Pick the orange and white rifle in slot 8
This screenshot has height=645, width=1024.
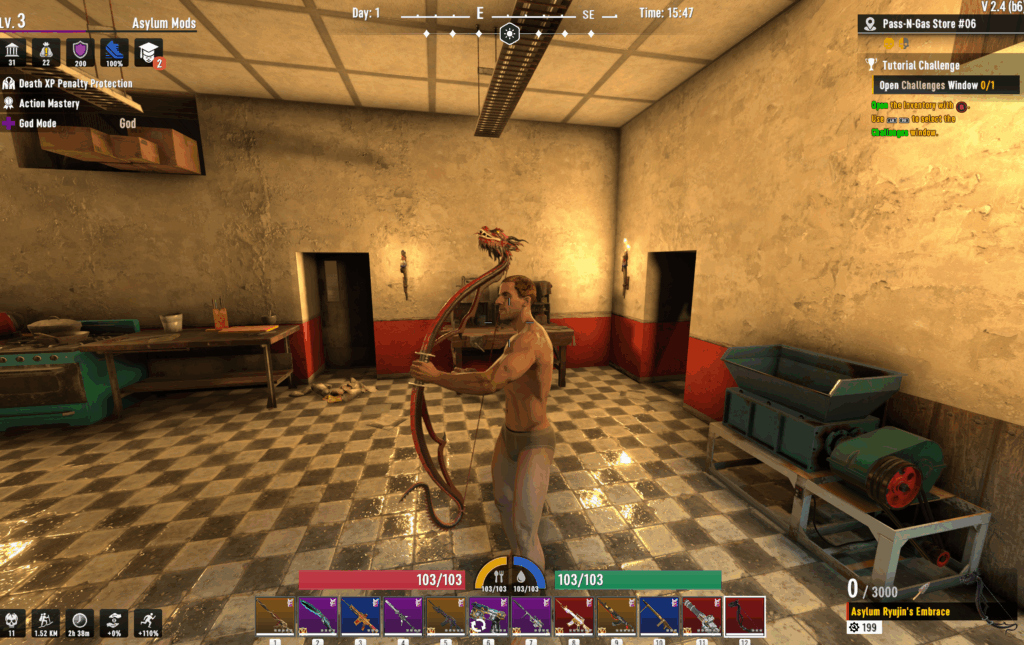tap(574, 616)
